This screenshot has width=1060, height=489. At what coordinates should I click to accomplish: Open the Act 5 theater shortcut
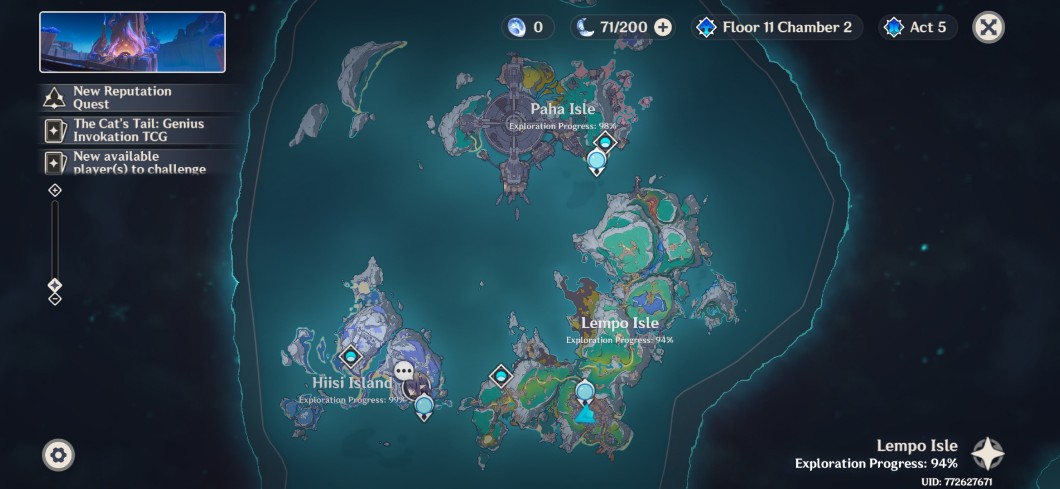pyautogui.click(x=917, y=27)
